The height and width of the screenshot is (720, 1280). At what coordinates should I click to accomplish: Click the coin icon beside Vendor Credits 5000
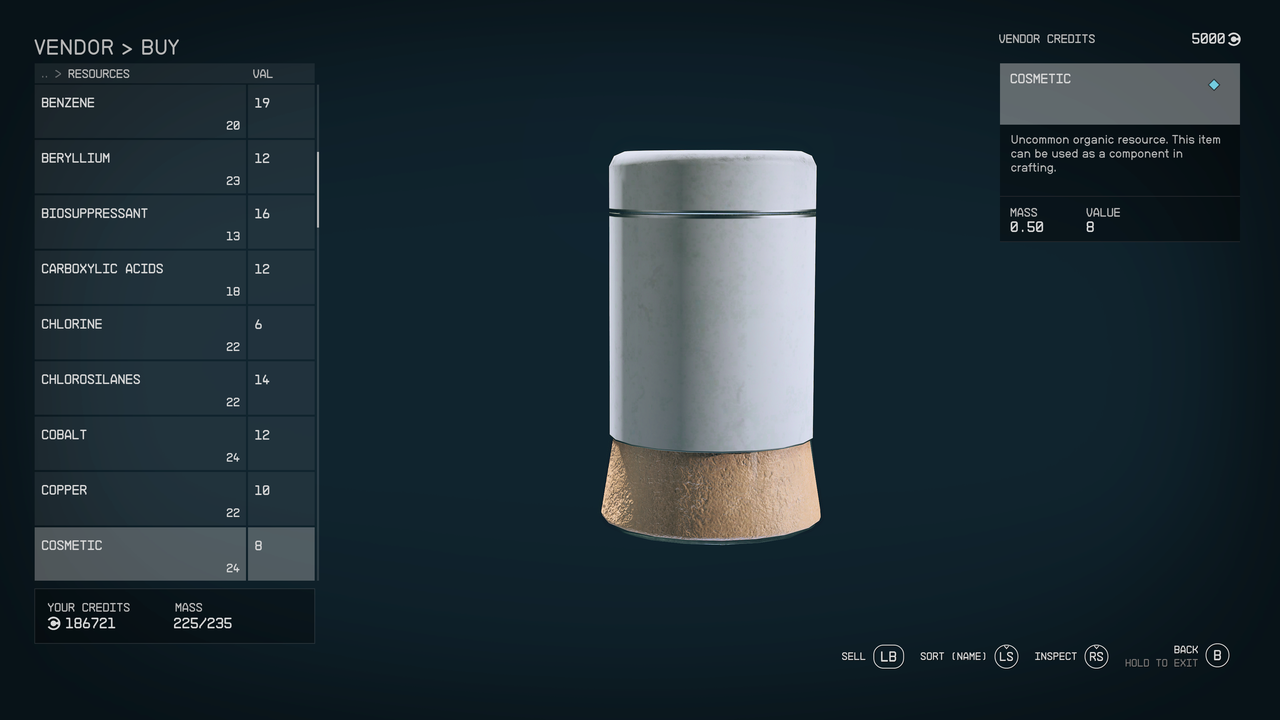[x=1234, y=39]
